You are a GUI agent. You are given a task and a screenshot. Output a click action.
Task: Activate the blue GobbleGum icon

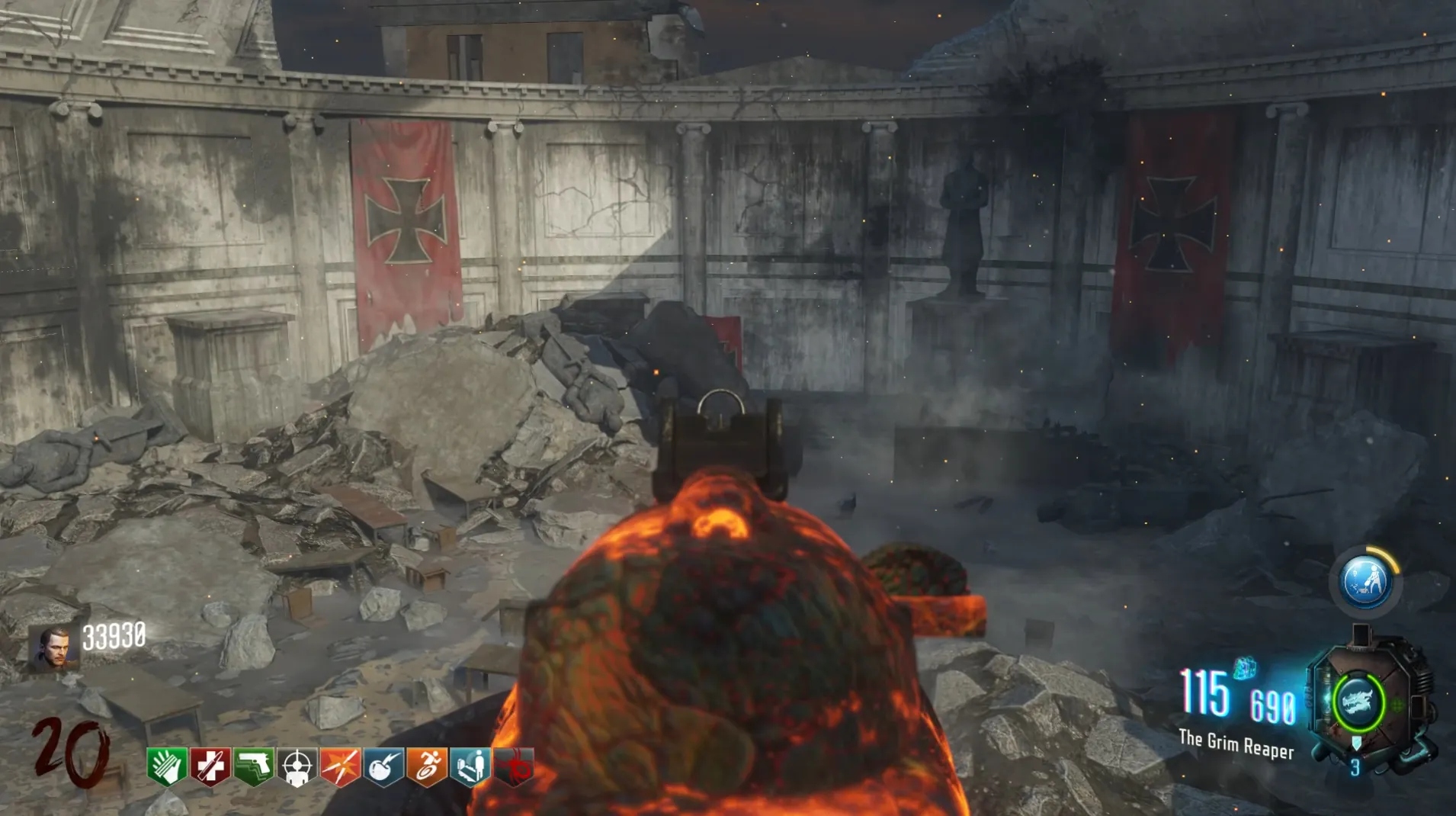(1365, 583)
